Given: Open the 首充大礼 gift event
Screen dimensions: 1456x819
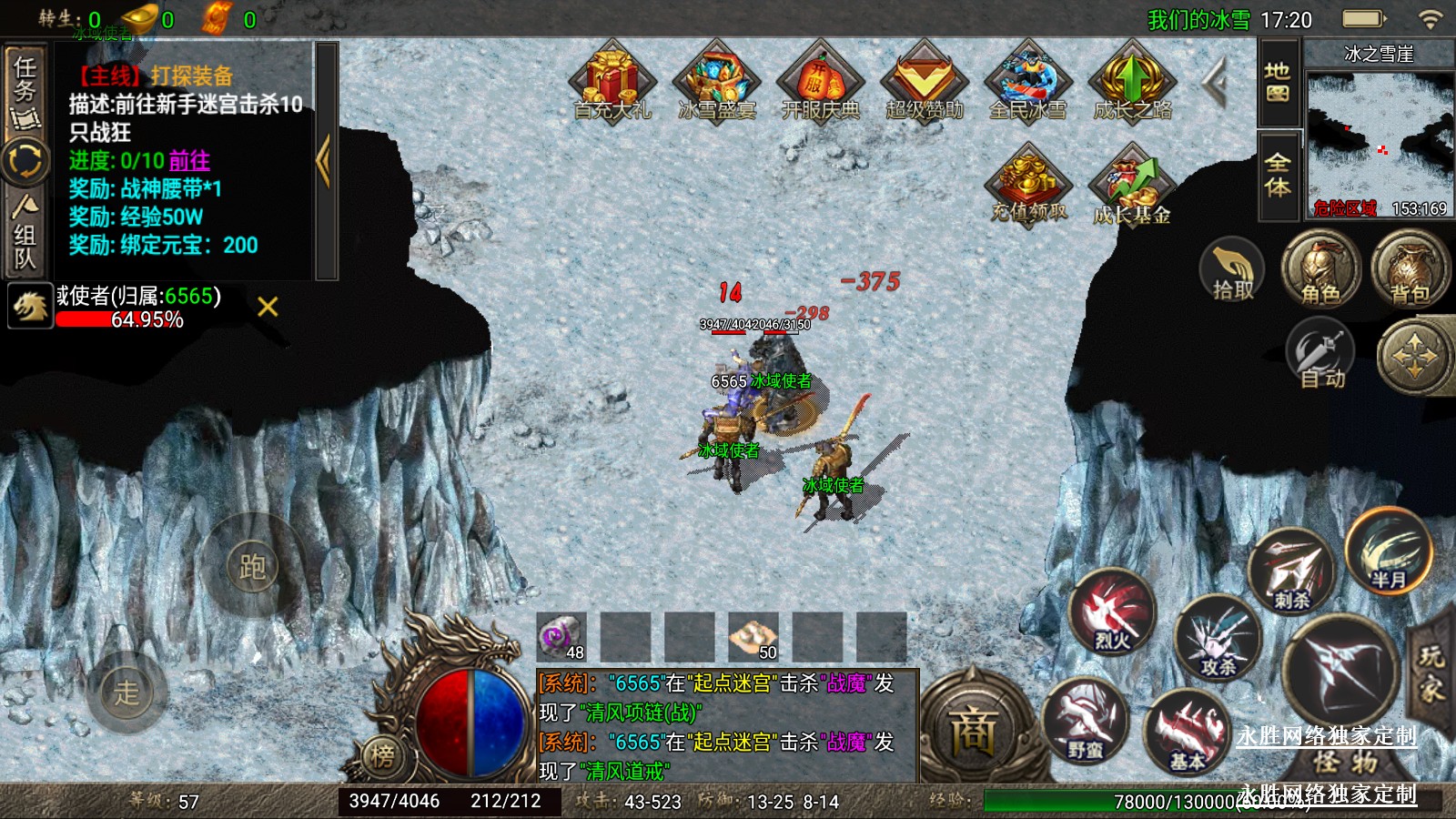Looking at the screenshot, I should [x=612, y=82].
